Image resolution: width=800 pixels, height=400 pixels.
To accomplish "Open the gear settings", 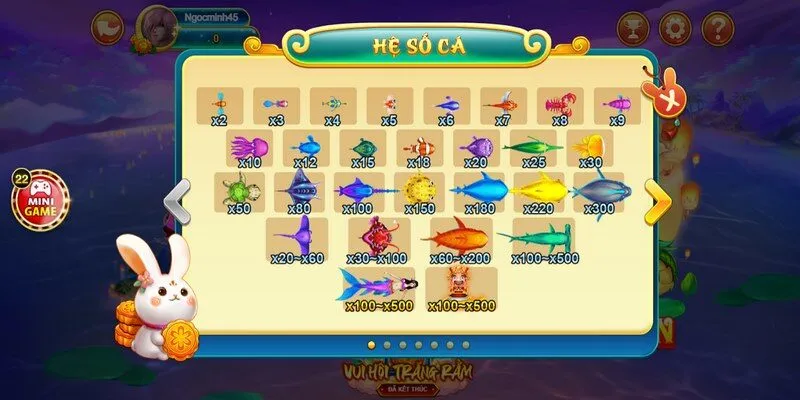I will coord(675,26).
